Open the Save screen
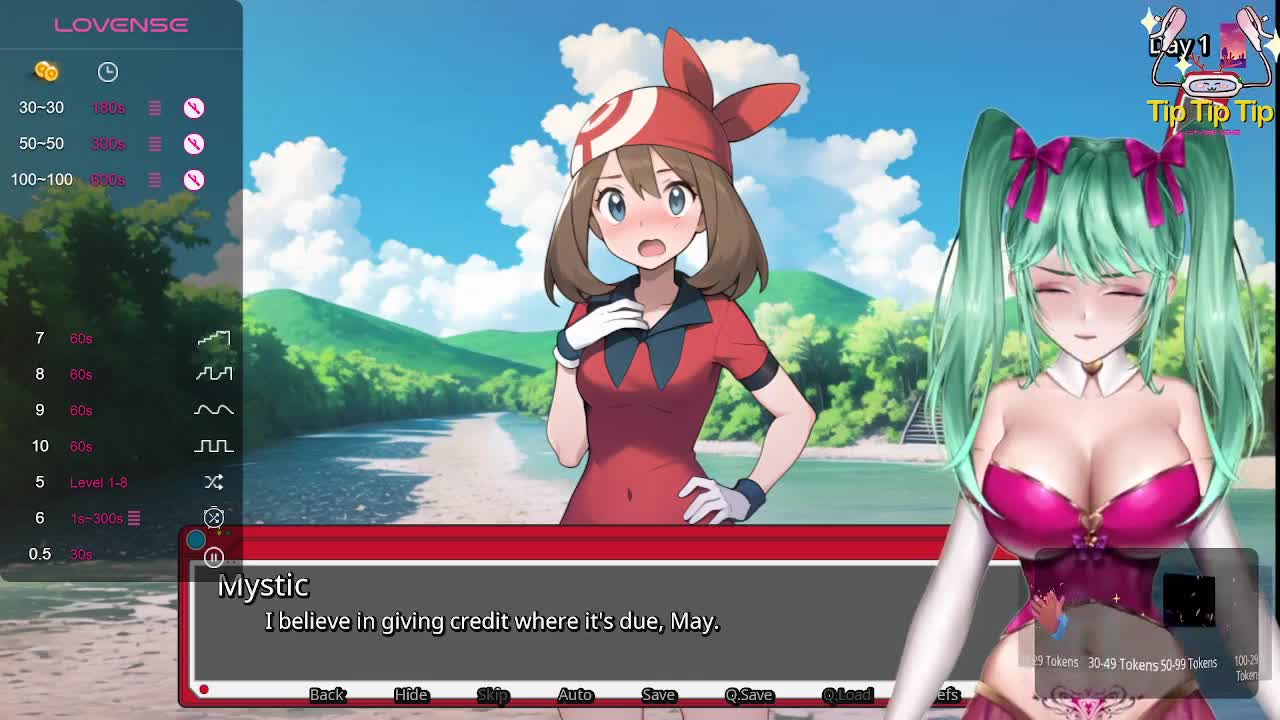The image size is (1280, 720). (x=658, y=694)
